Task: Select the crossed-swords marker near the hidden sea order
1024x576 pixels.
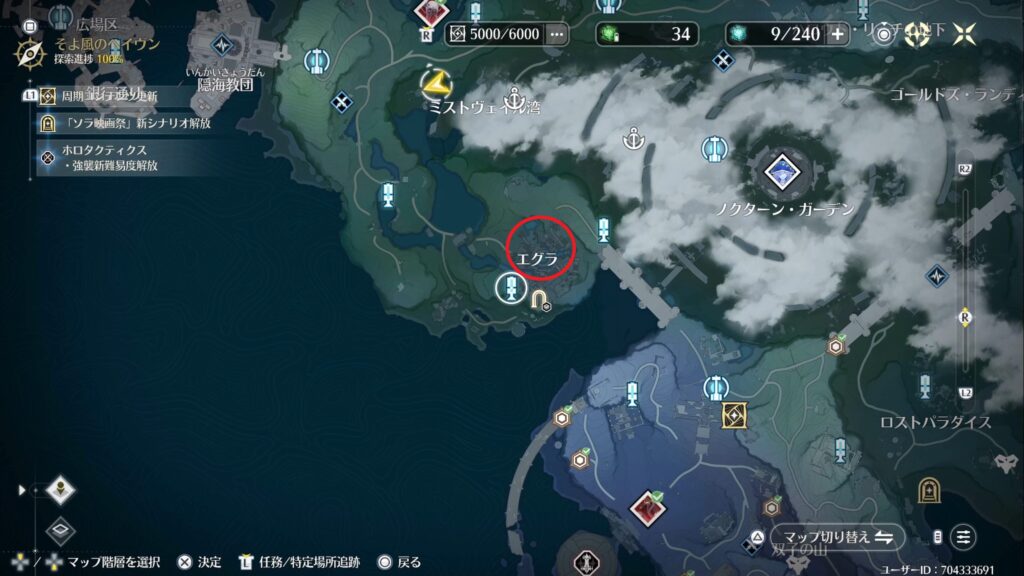Action: [343, 102]
